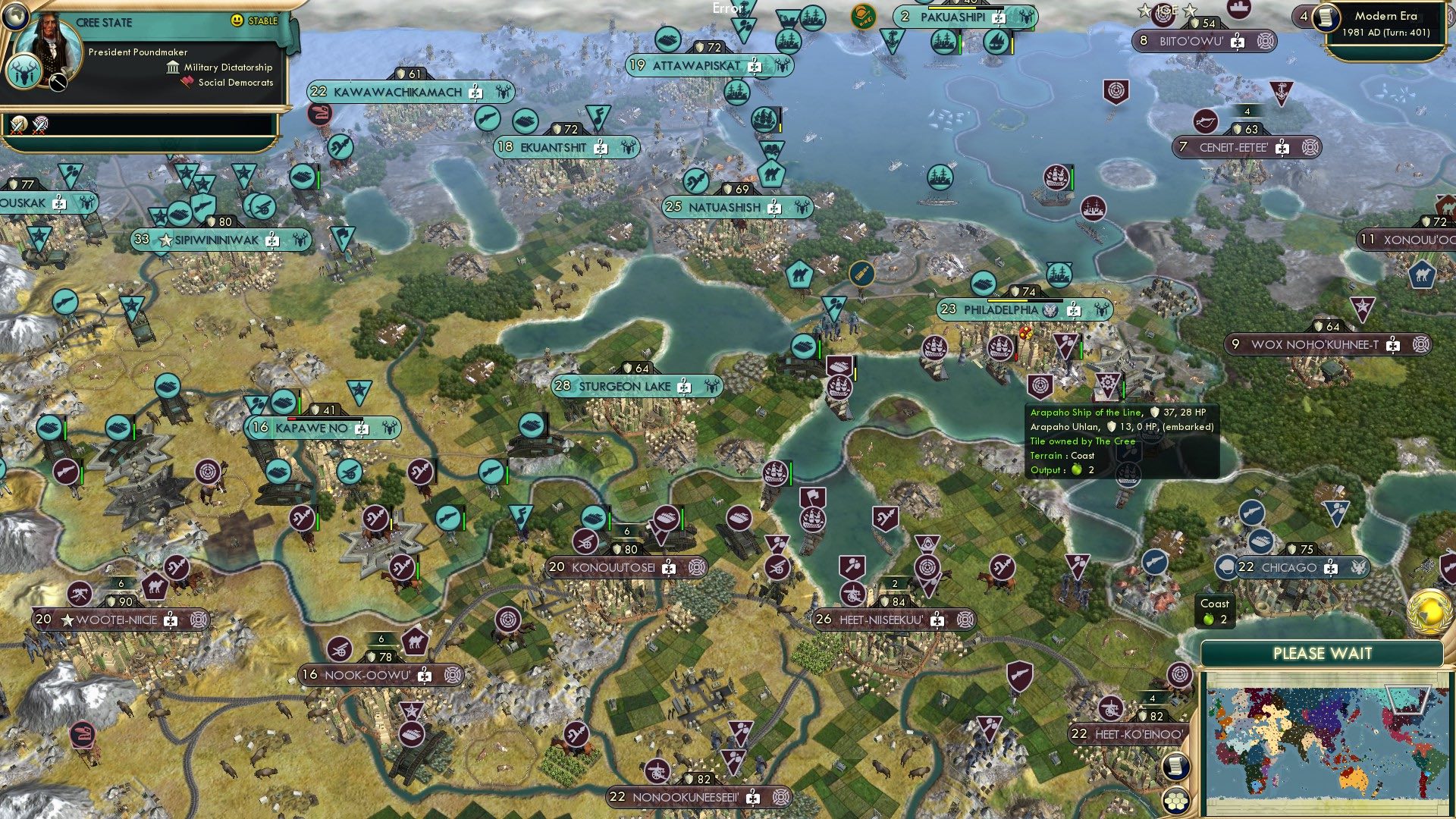Click the smiley STABLE stability indicator
Viewport: 1456px width, 819px height.
coord(236,20)
